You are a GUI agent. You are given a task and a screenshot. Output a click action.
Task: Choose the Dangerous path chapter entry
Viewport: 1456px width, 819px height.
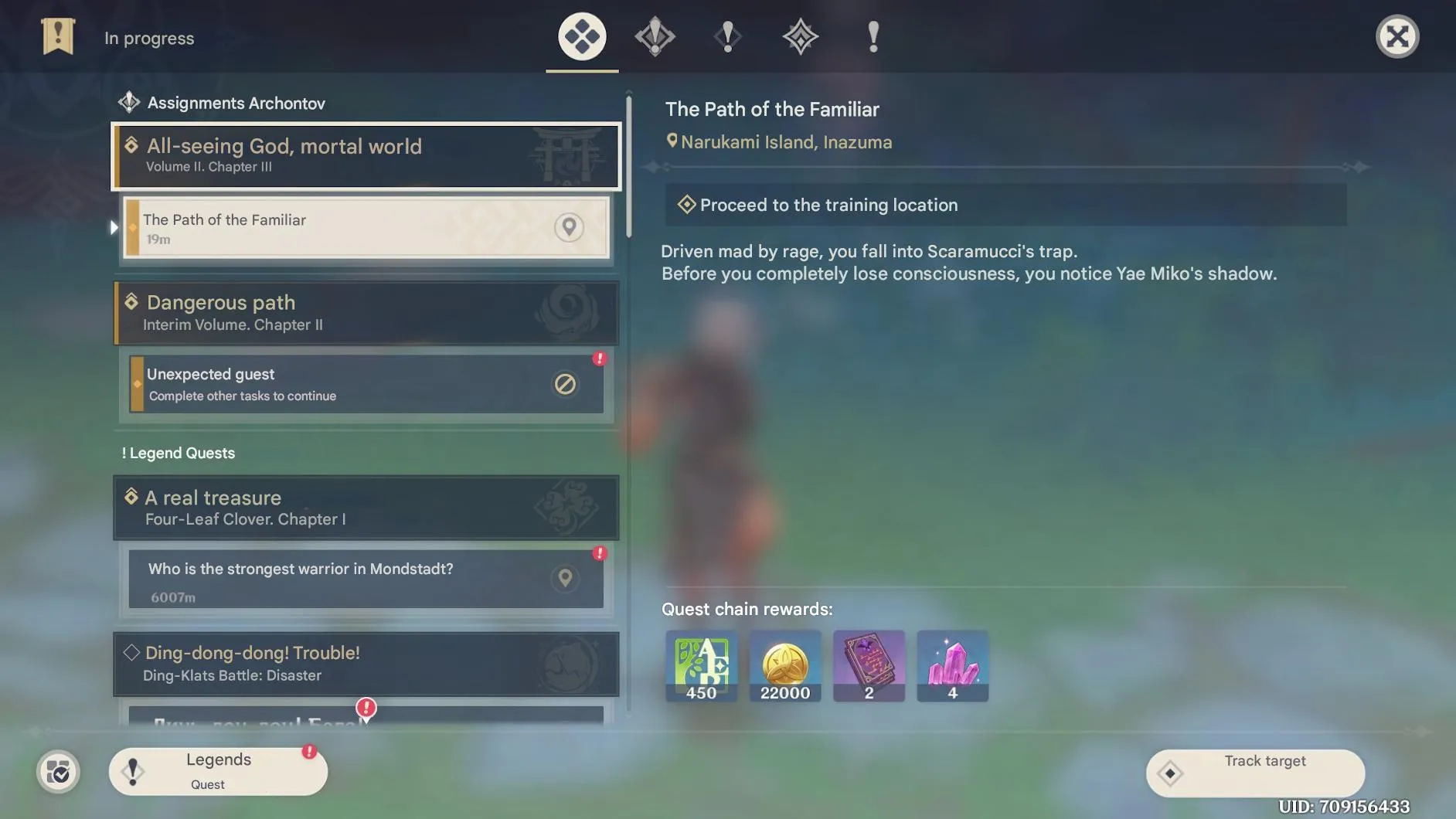click(366, 313)
